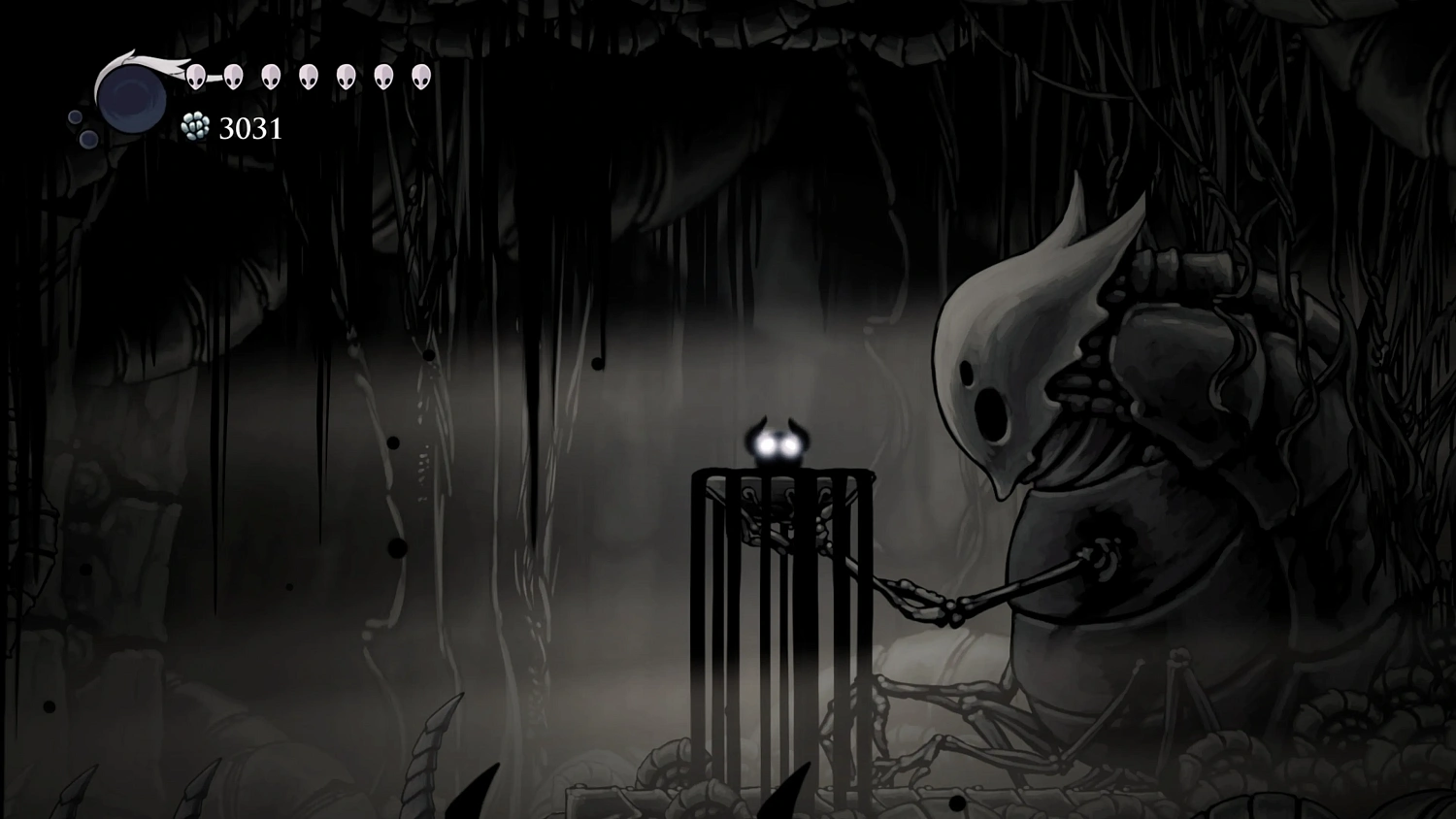
Task: Click the geo counter reading 3031
Action: [249, 128]
